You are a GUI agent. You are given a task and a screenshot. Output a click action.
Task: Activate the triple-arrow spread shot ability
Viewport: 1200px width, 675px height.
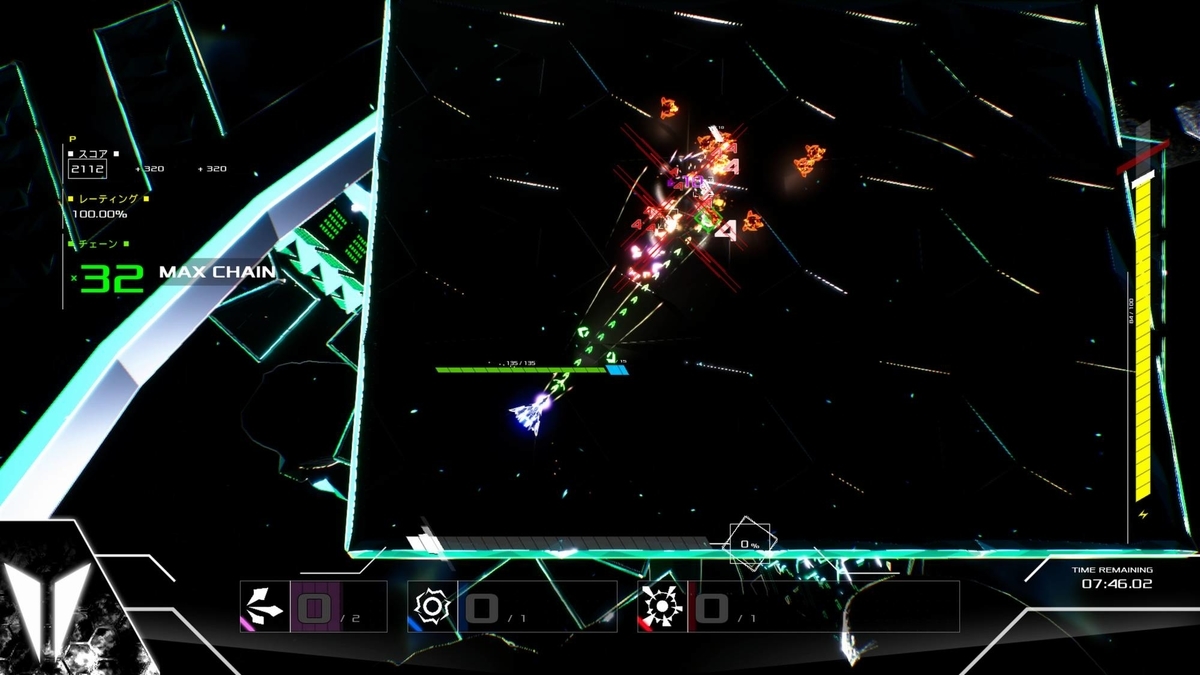pyautogui.click(x=264, y=606)
